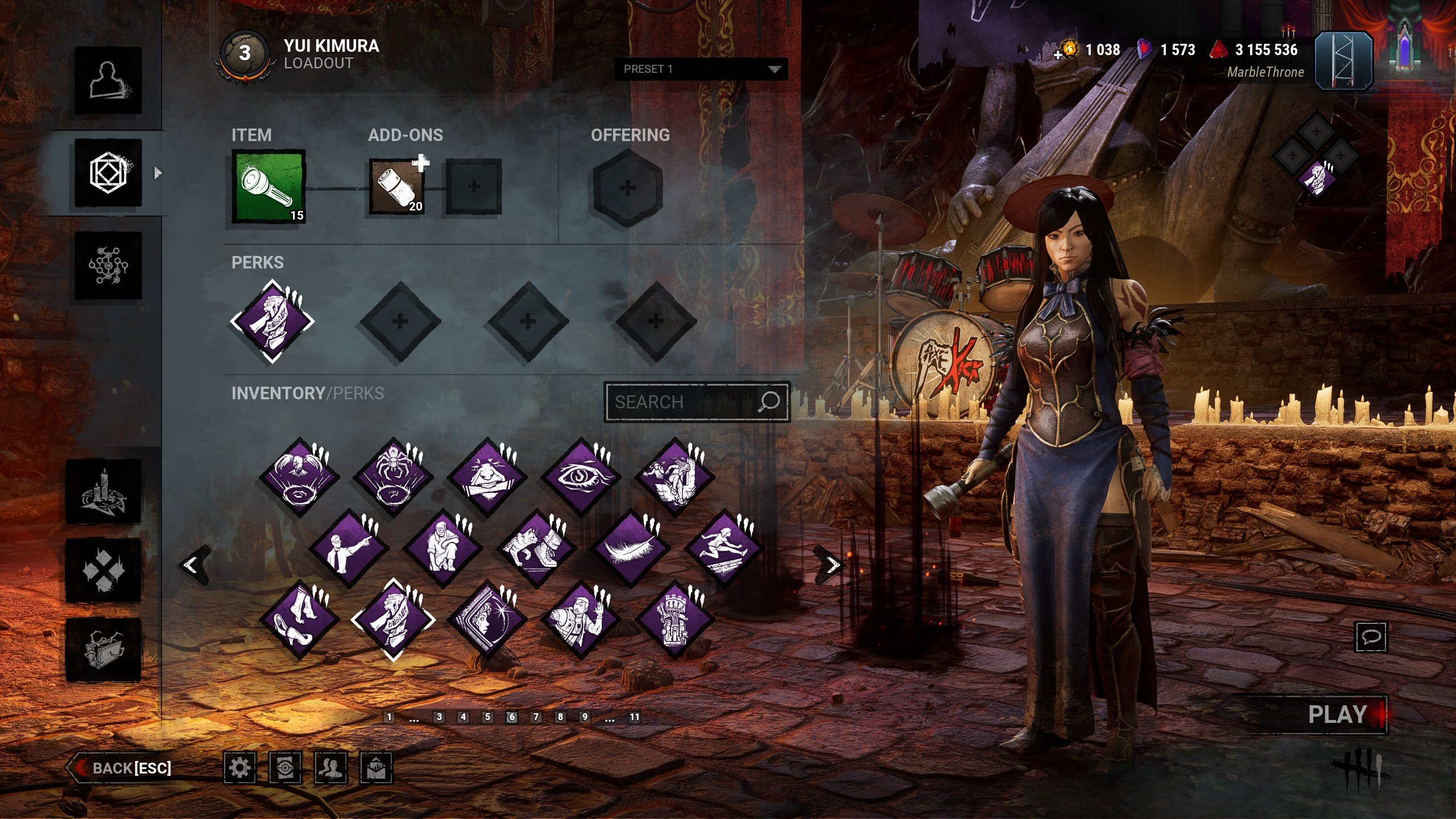Choose the spider perk in inventory

[x=393, y=477]
